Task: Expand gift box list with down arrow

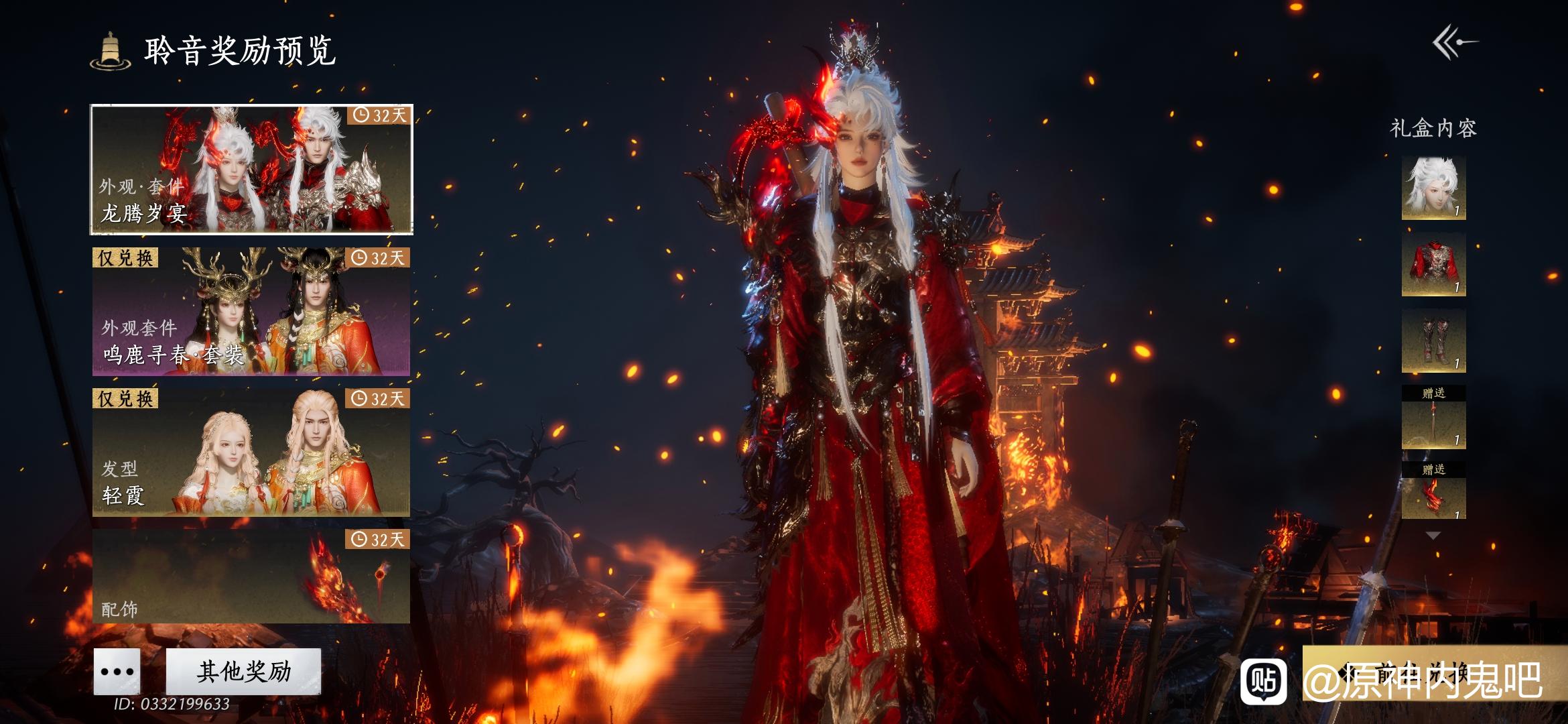Action: click(x=1433, y=536)
